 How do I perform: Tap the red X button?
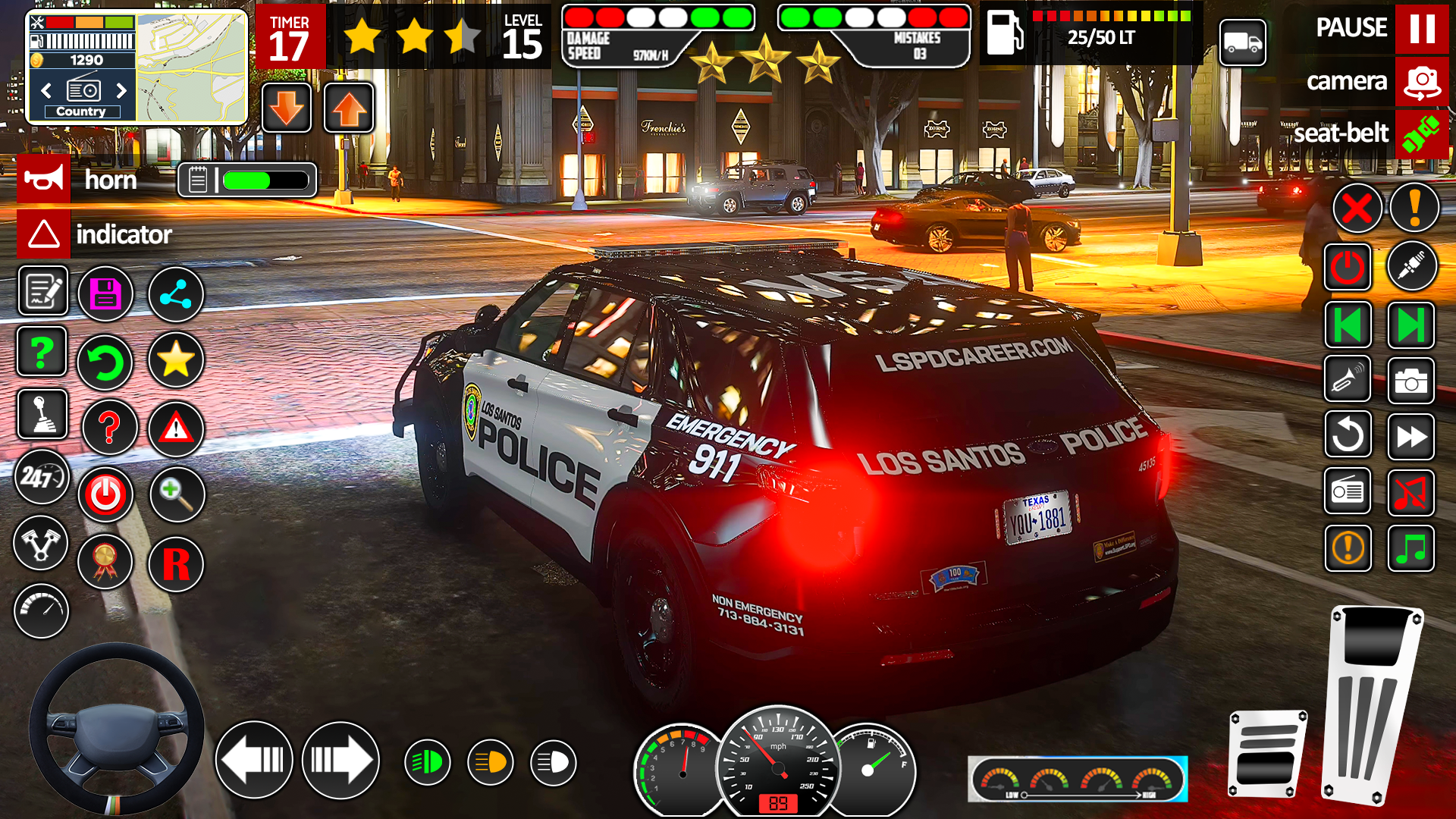1357,209
